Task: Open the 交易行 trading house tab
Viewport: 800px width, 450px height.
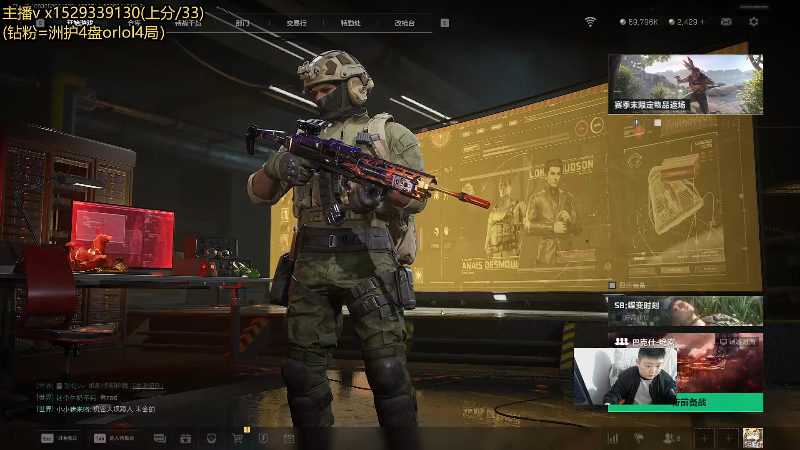Action: [296, 22]
